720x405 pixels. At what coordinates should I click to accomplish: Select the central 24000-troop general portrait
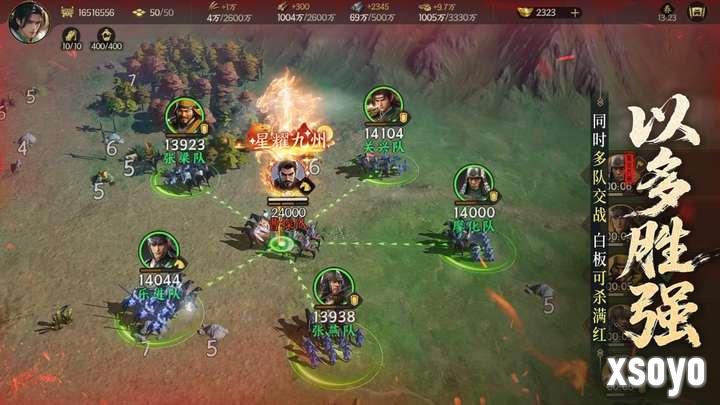(x=288, y=178)
